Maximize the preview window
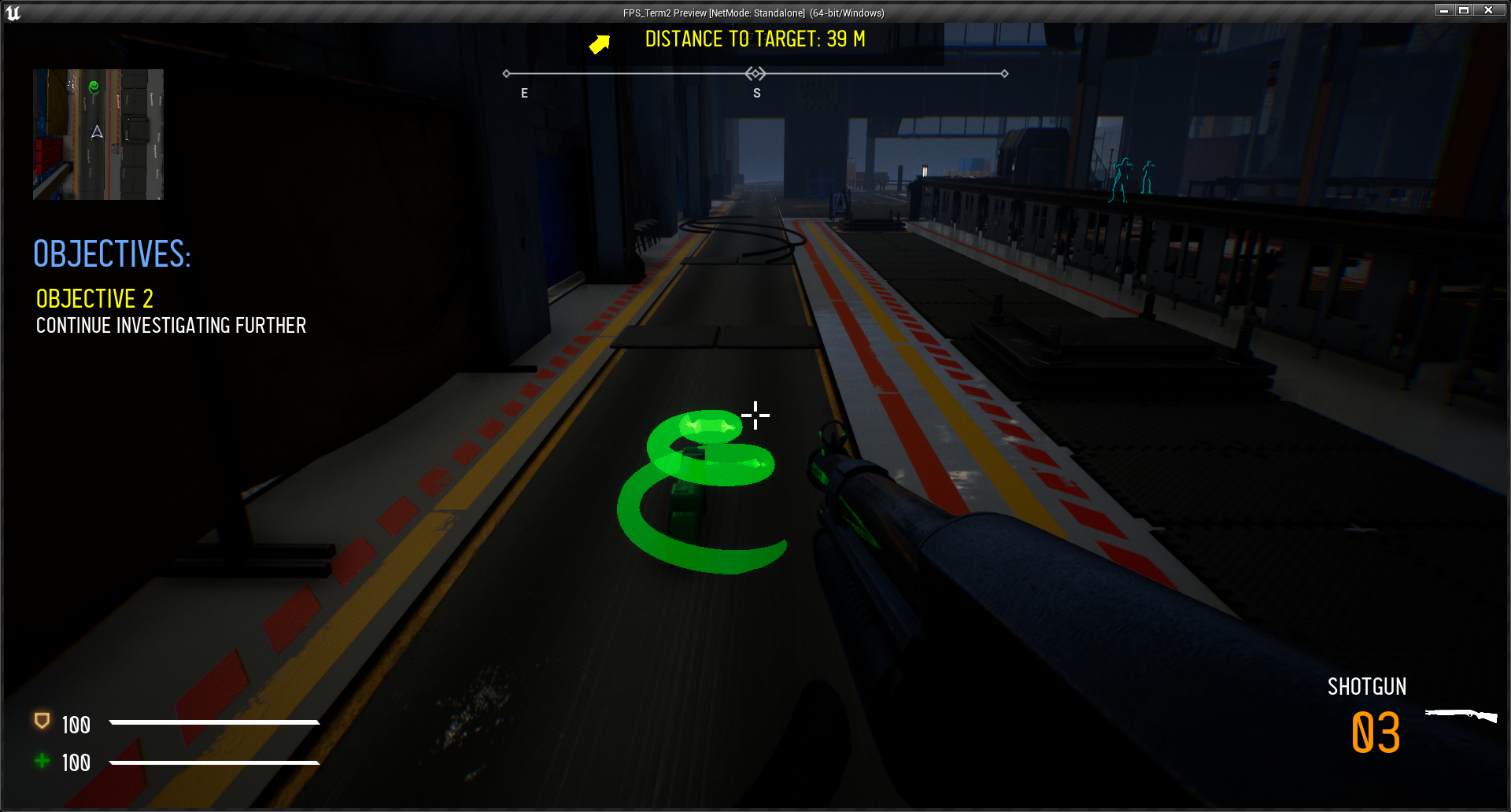 tap(1464, 10)
